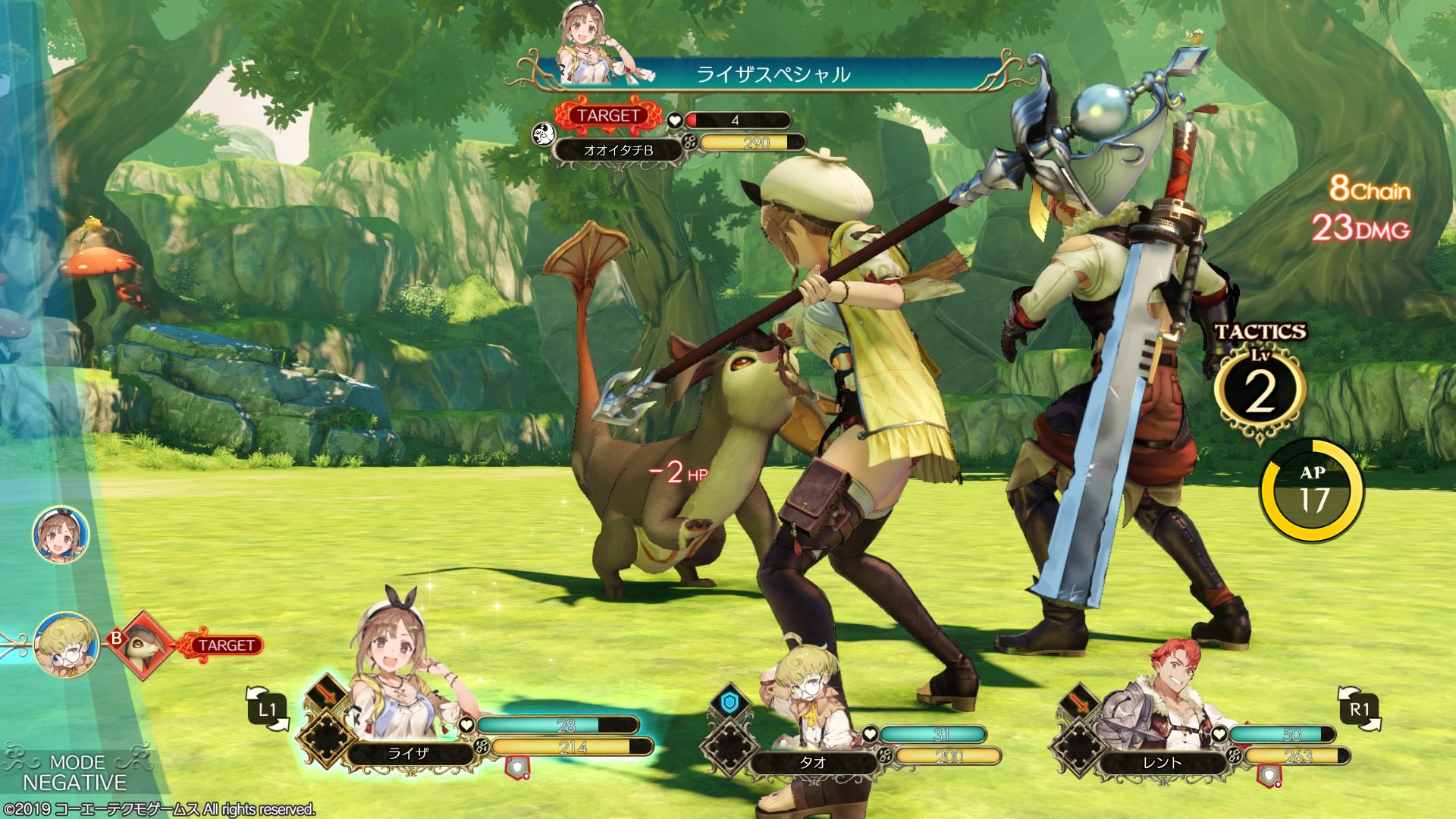The image size is (1456, 819).
Task: Click Ryza's turn icon on the timeline
Action: pyautogui.click(x=61, y=535)
